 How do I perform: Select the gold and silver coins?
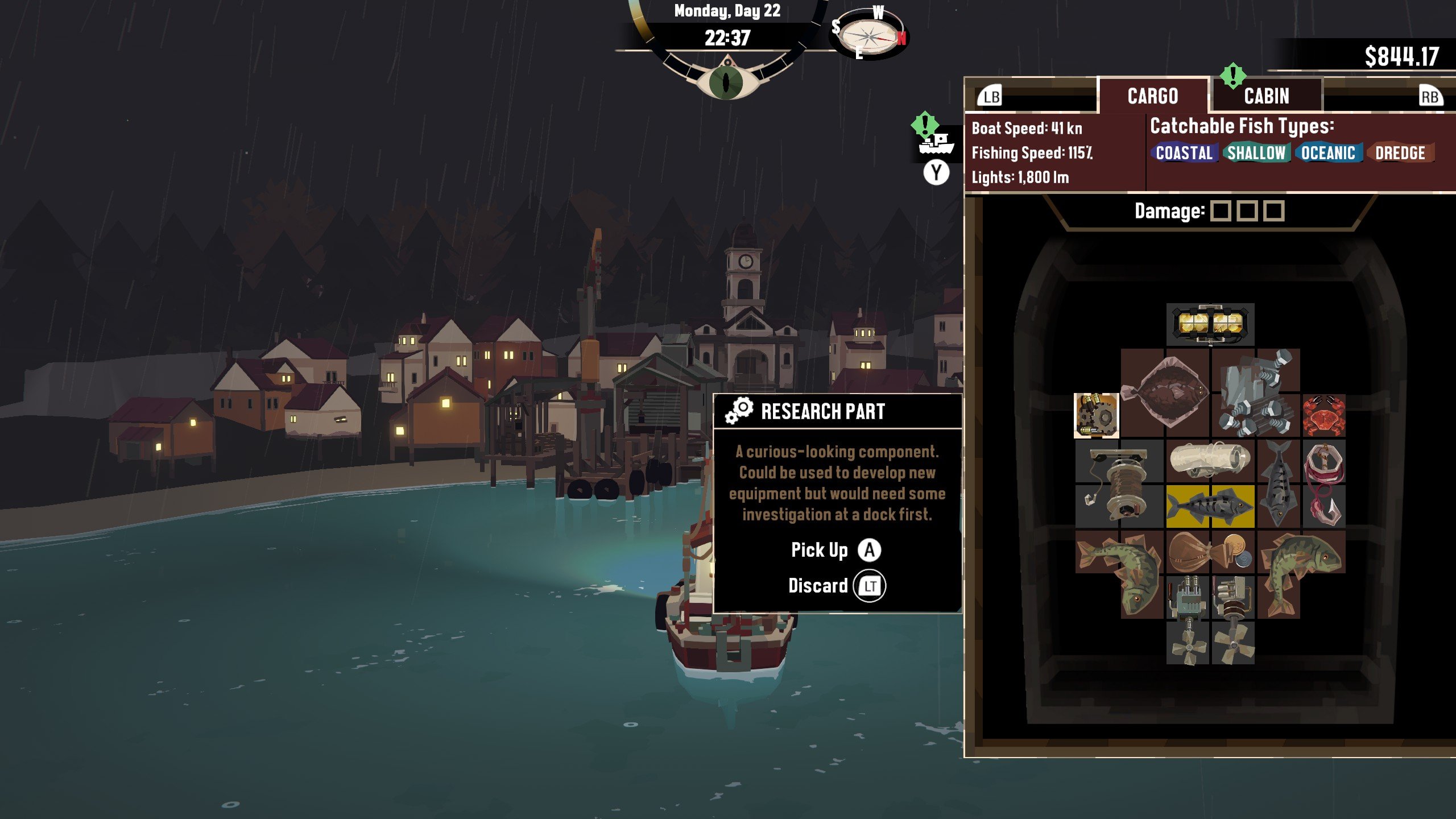coord(1233,552)
